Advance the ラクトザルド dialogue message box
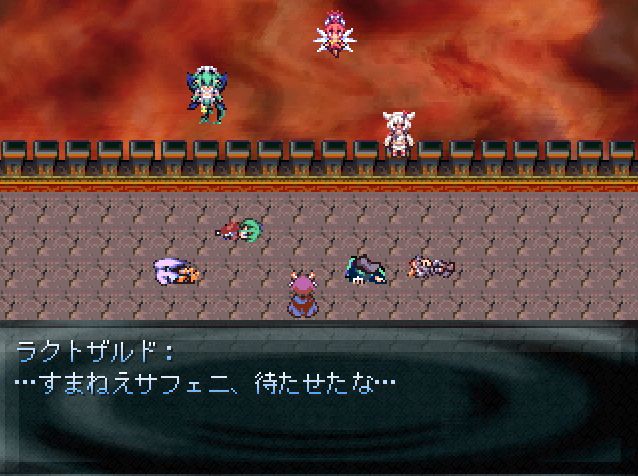This screenshot has width=638, height=476. click(318, 398)
